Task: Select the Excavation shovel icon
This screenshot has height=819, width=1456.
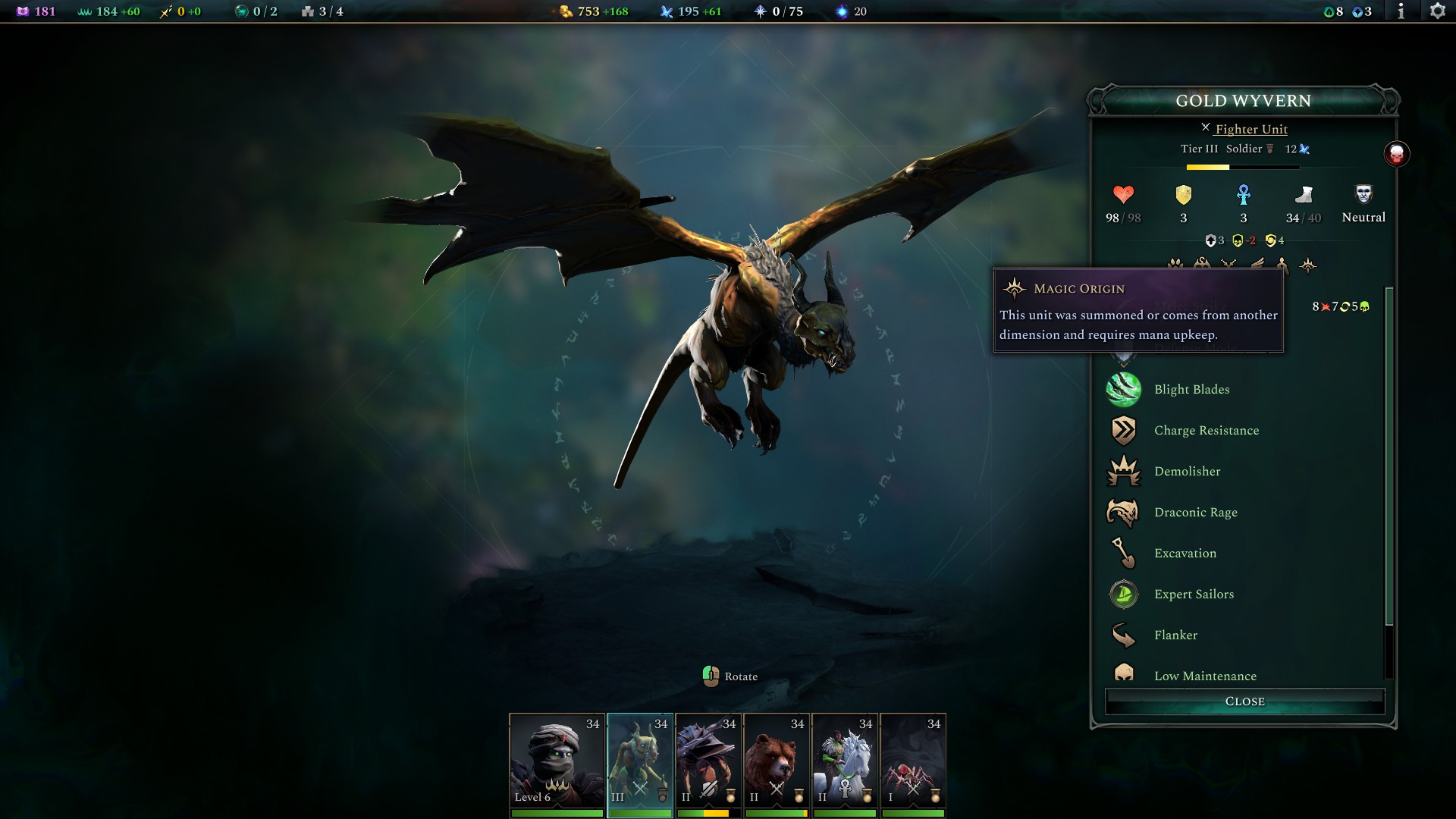Action: pyautogui.click(x=1124, y=553)
